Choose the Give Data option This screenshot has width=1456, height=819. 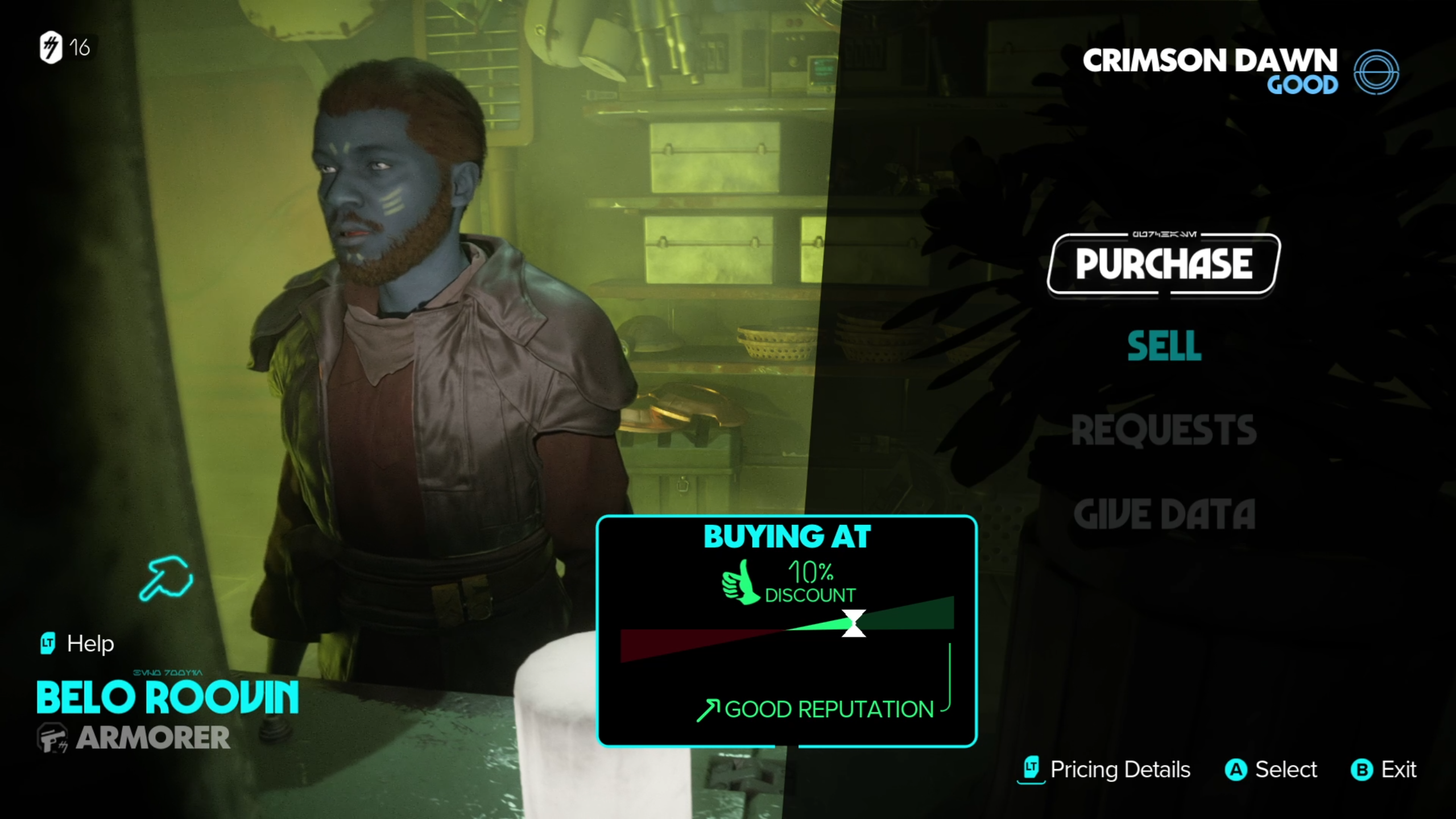coord(1164,514)
